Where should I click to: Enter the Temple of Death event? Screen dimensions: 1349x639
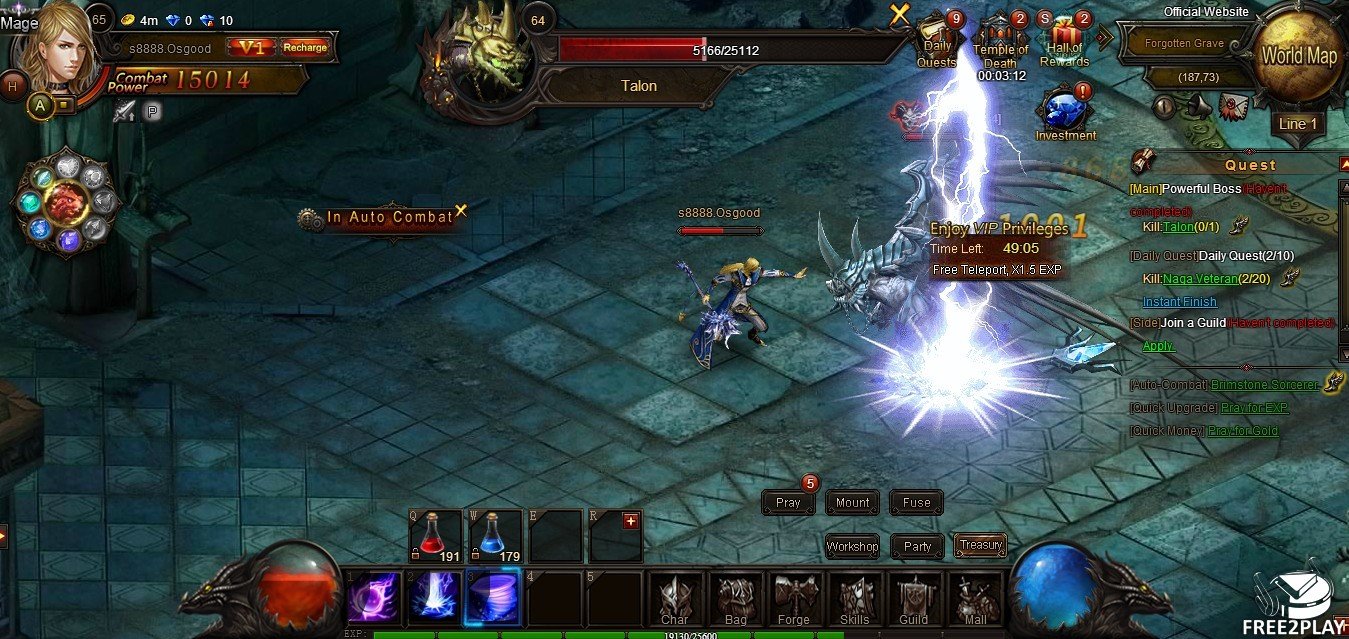pos(1001,41)
